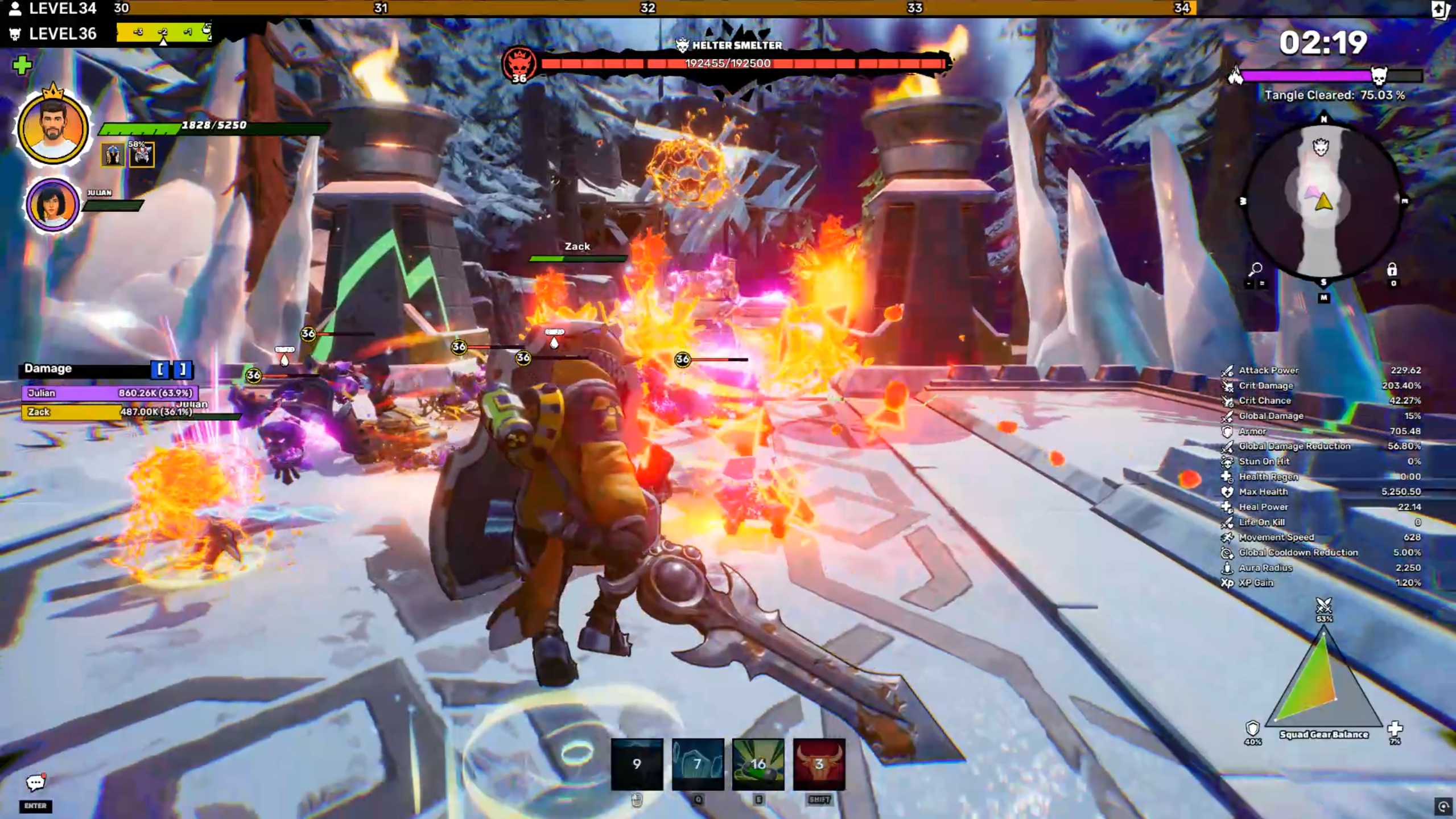
Task: Select Julian's row in the Damage meter
Action: tap(110, 393)
